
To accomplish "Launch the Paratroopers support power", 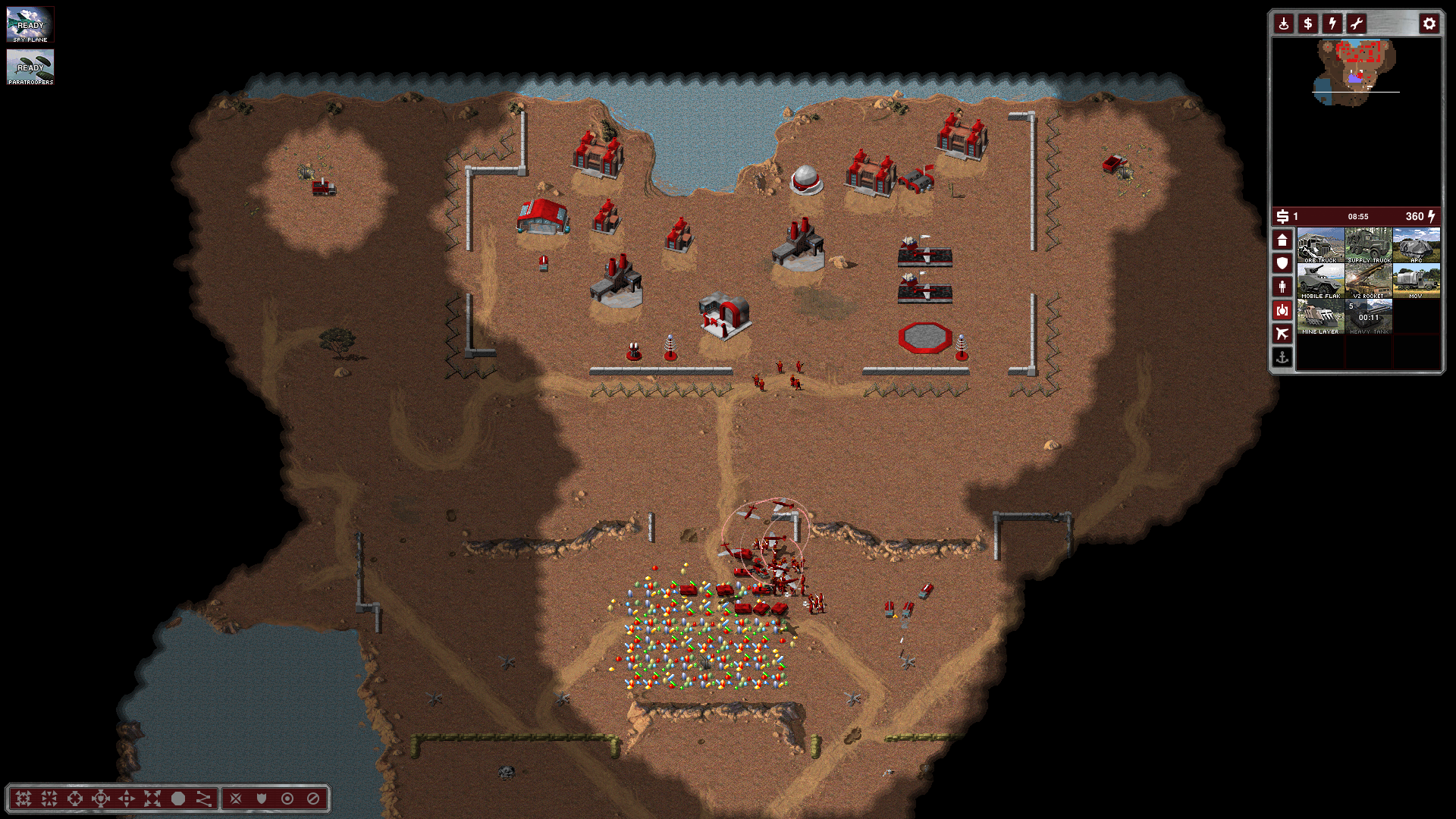I will [30, 67].
